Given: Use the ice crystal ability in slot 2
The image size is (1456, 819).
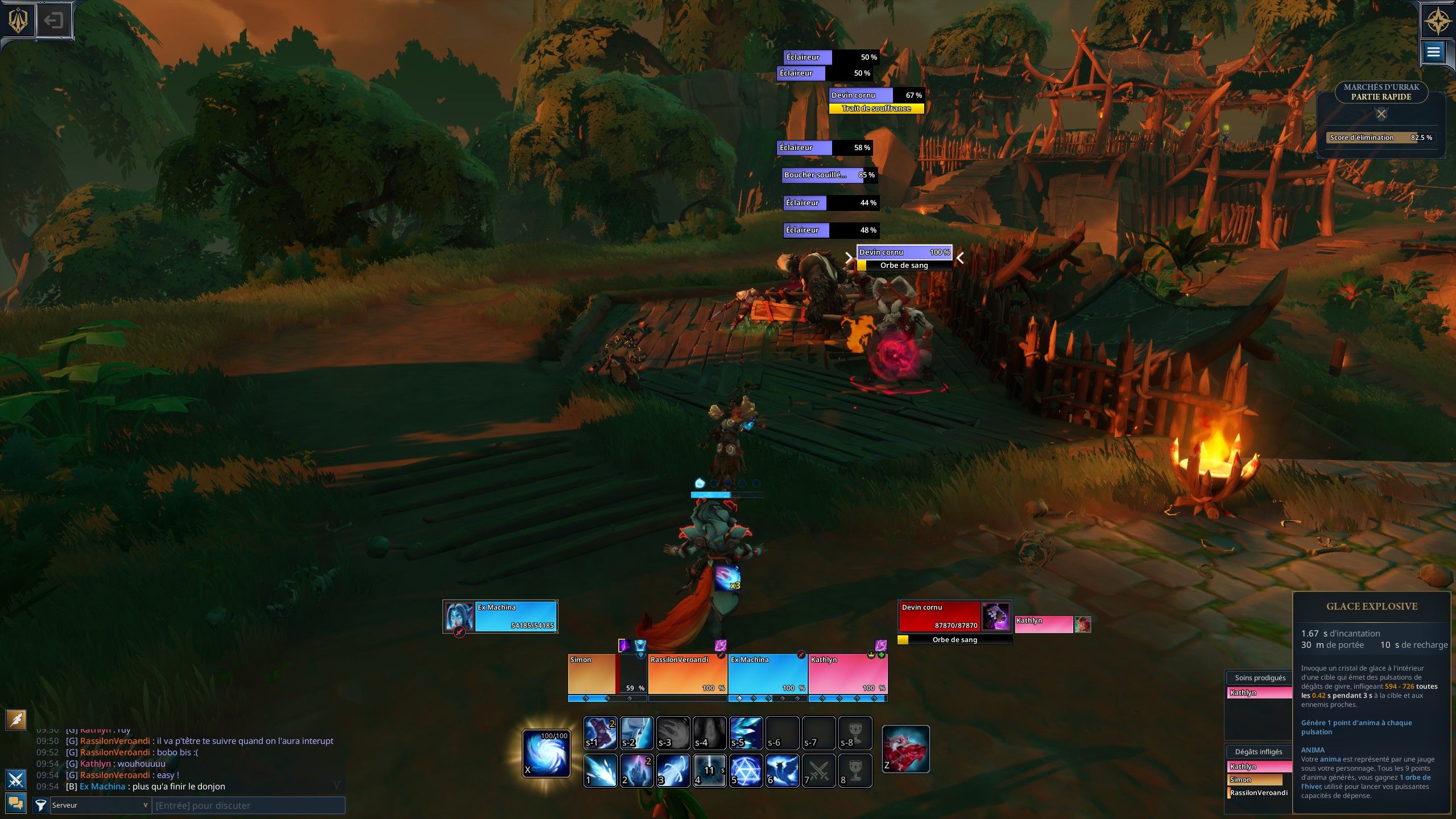Looking at the screenshot, I should (636, 771).
